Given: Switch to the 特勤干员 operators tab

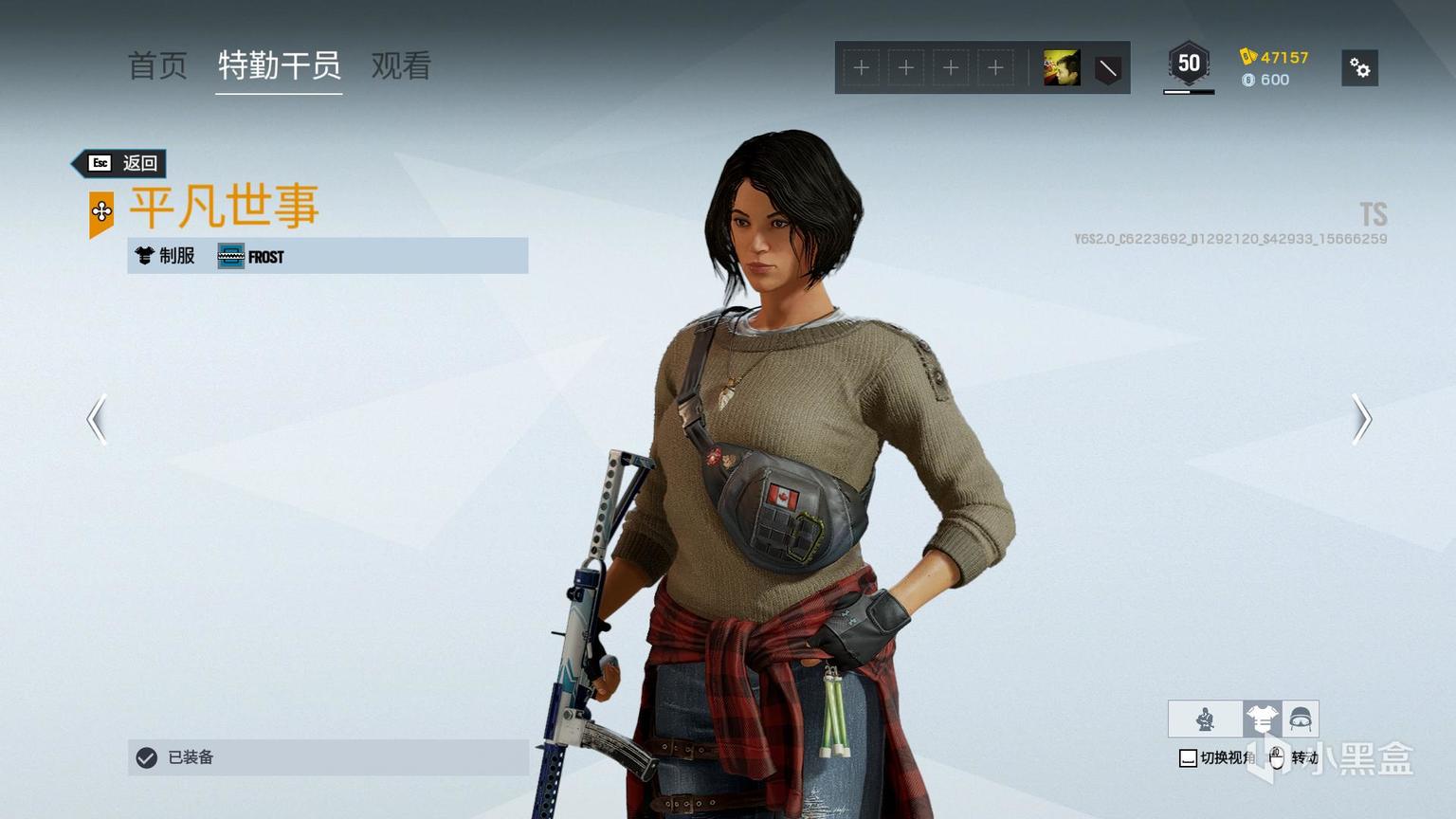Looking at the screenshot, I should pyautogui.click(x=279, y=65).
